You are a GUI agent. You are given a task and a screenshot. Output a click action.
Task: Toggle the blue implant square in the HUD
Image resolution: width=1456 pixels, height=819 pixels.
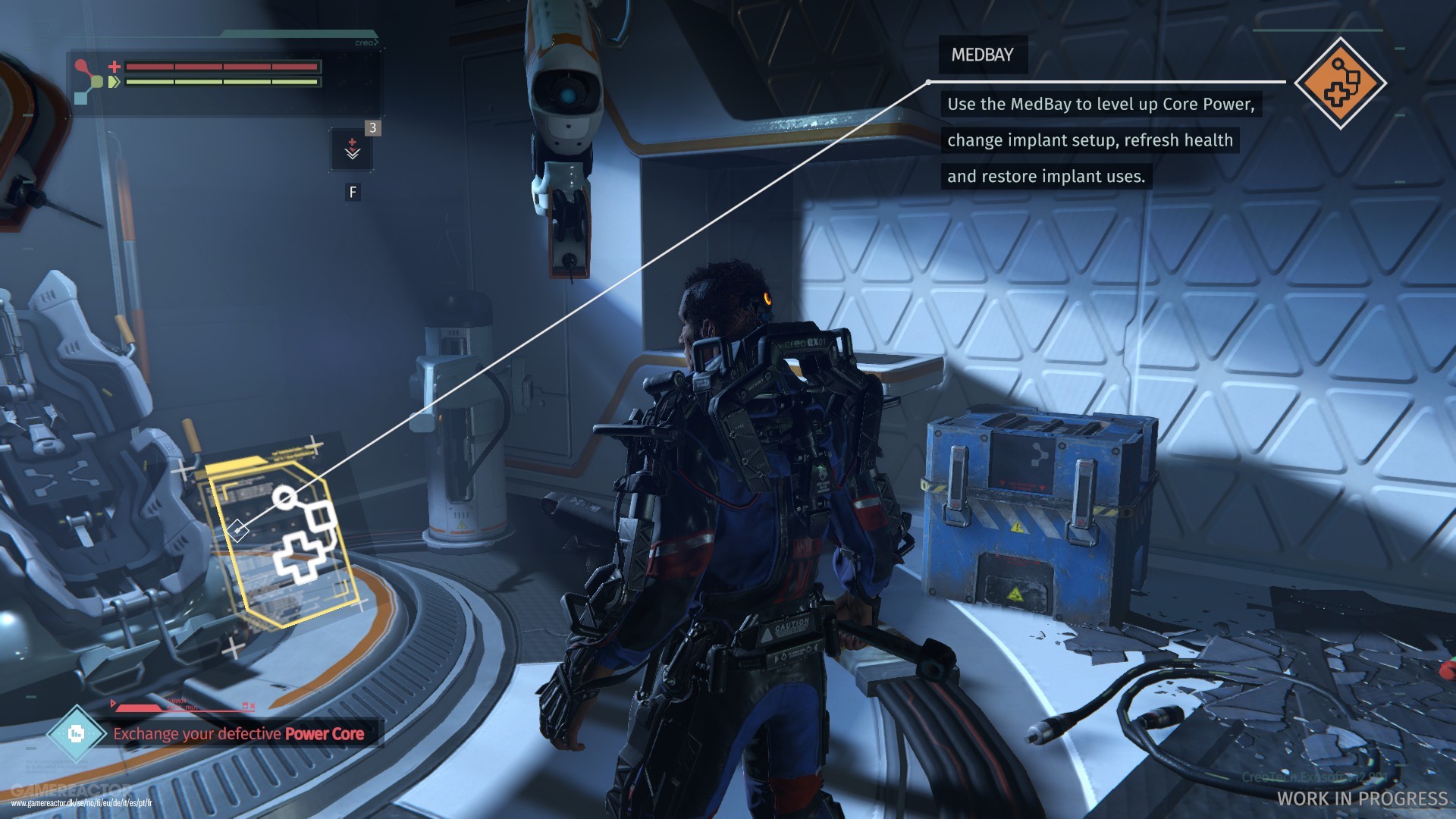click(80, 99)
